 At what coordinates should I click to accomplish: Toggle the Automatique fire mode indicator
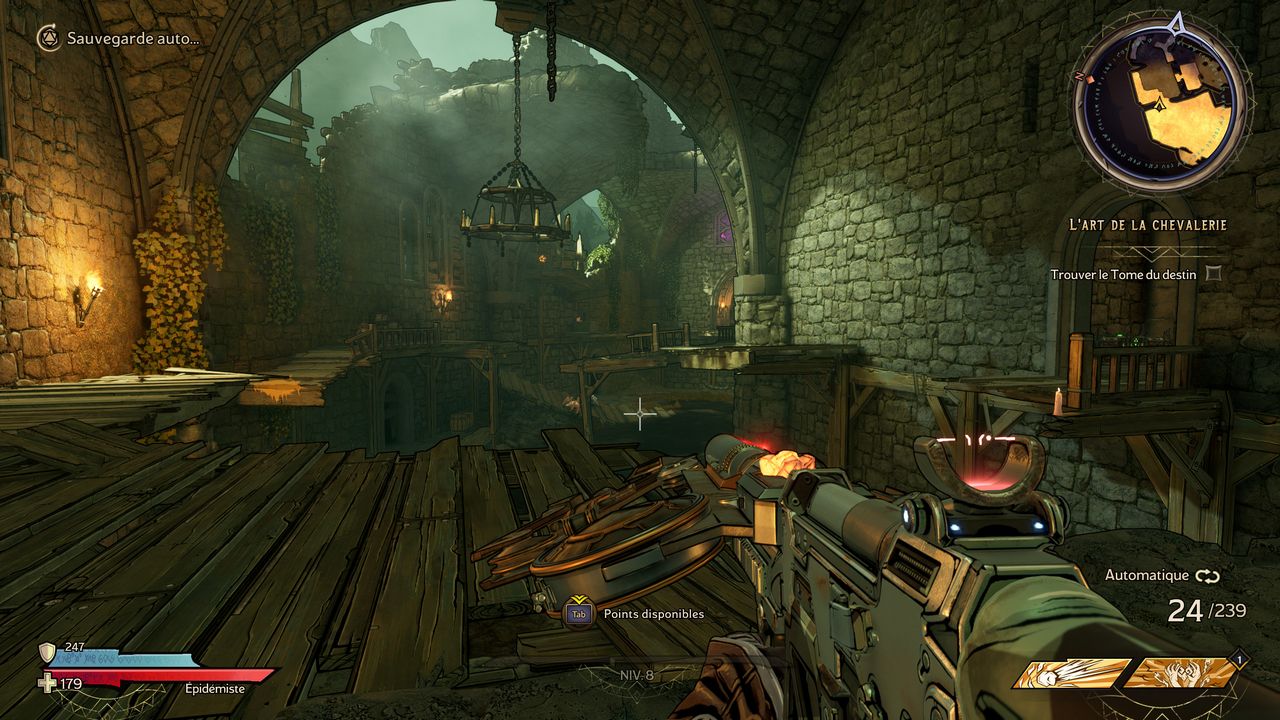point(1162,576)
